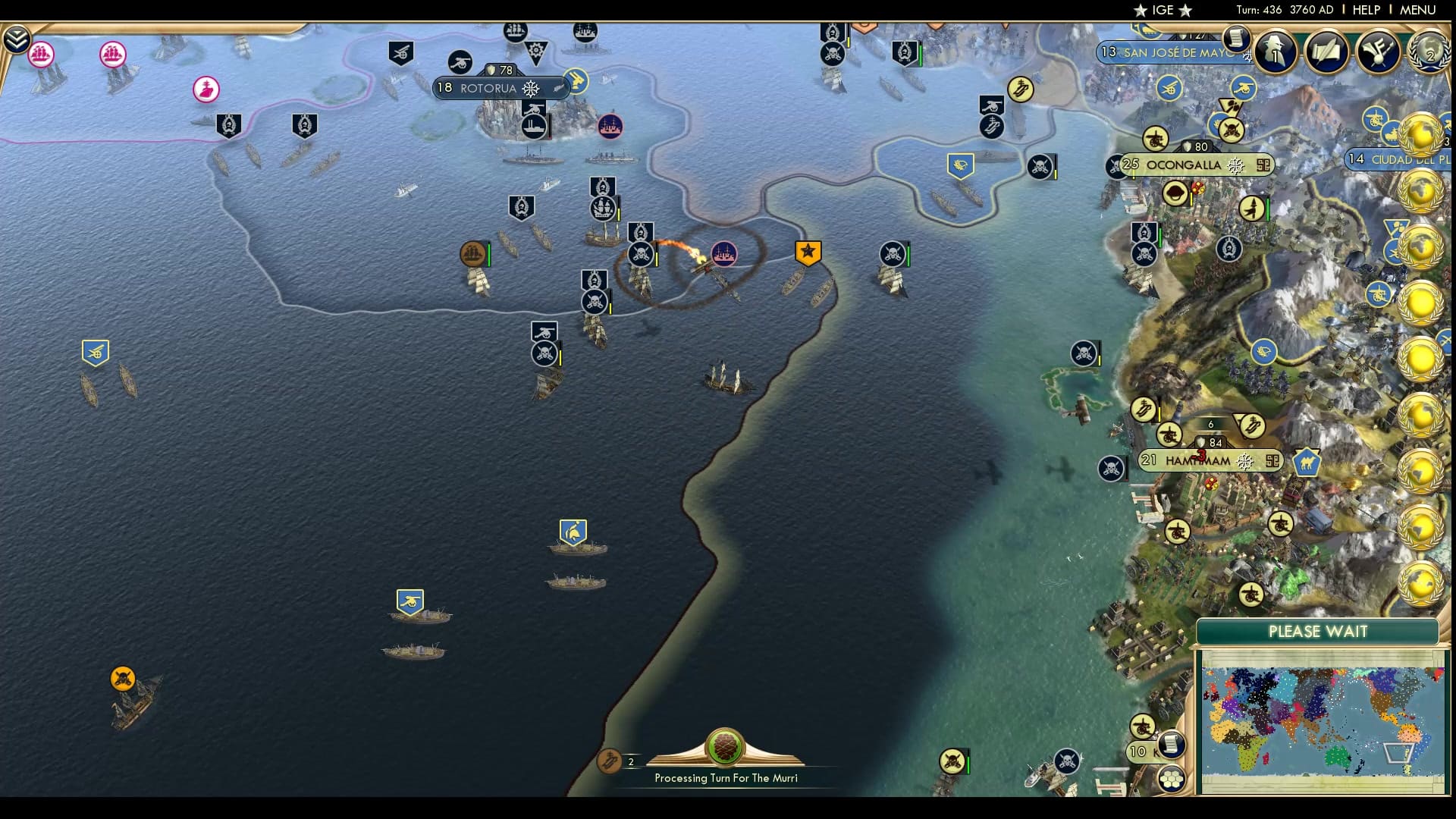This screenshot has height=819, width=1456.
Task: Click HELP in the top bar
Action: click(1365, 10)
